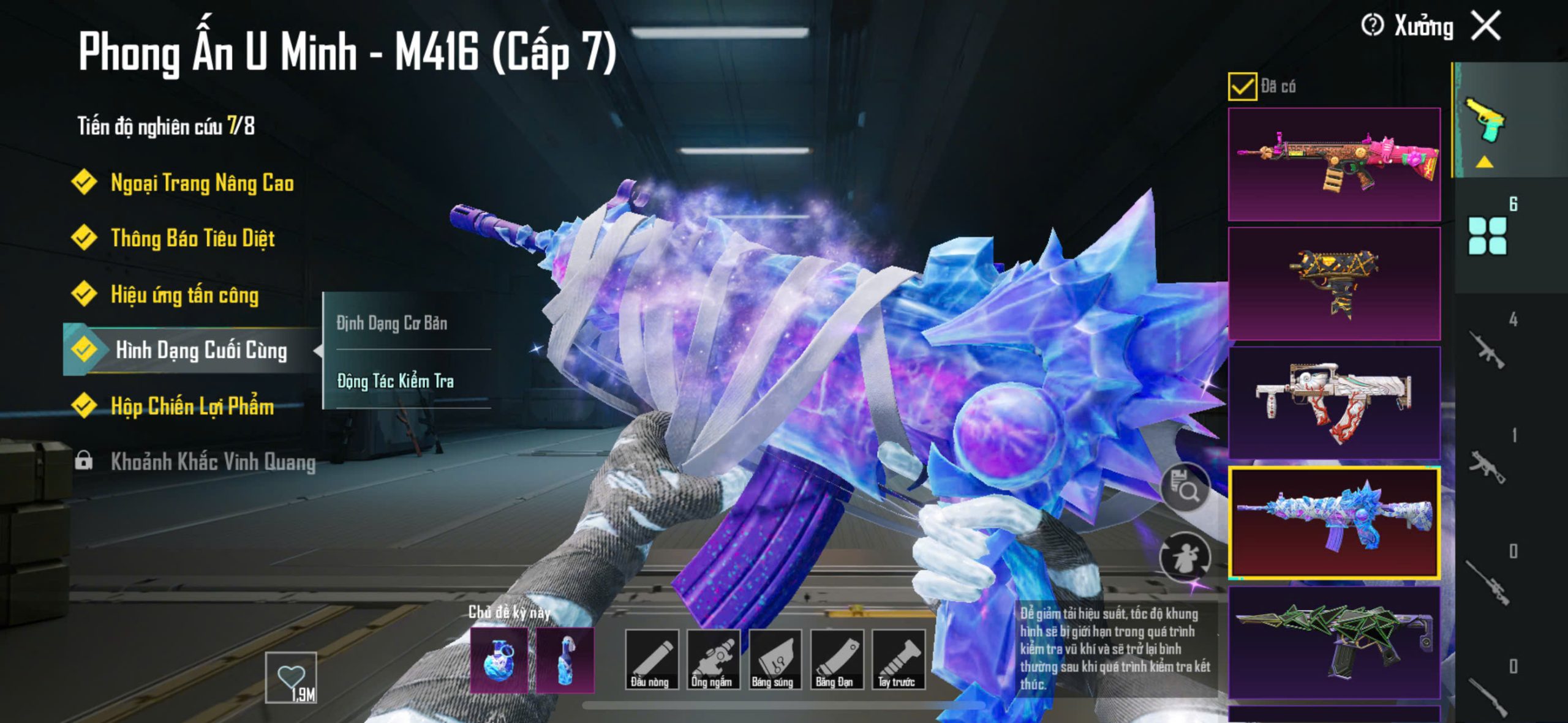This screenshot has height=723, width=1568.
Task: Select Hình Dạng Cuối Cùng upgrade
Action: pyautogui.click(x=200, y=350)
